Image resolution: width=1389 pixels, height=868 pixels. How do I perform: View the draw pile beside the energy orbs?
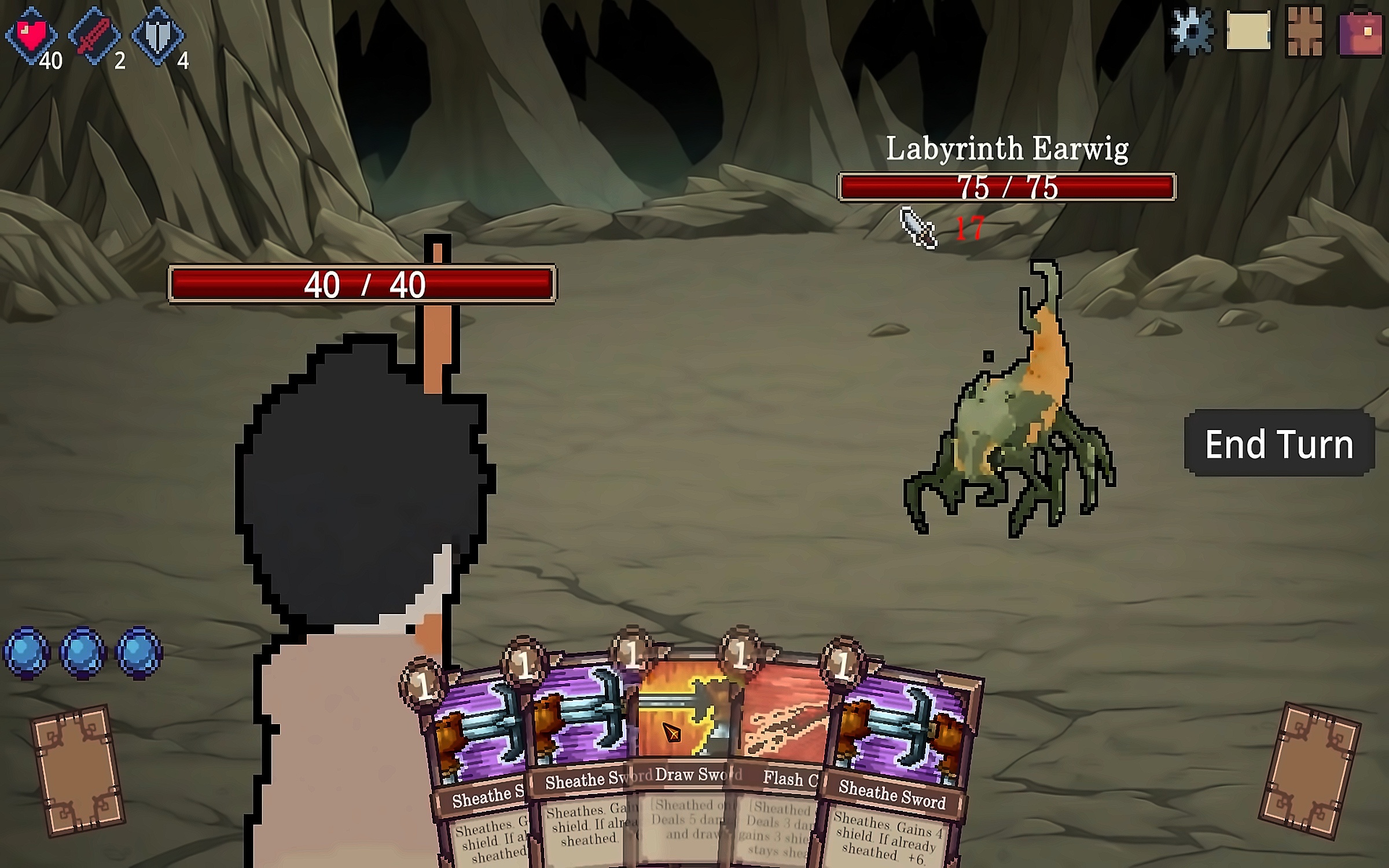[x=78, y=770]
